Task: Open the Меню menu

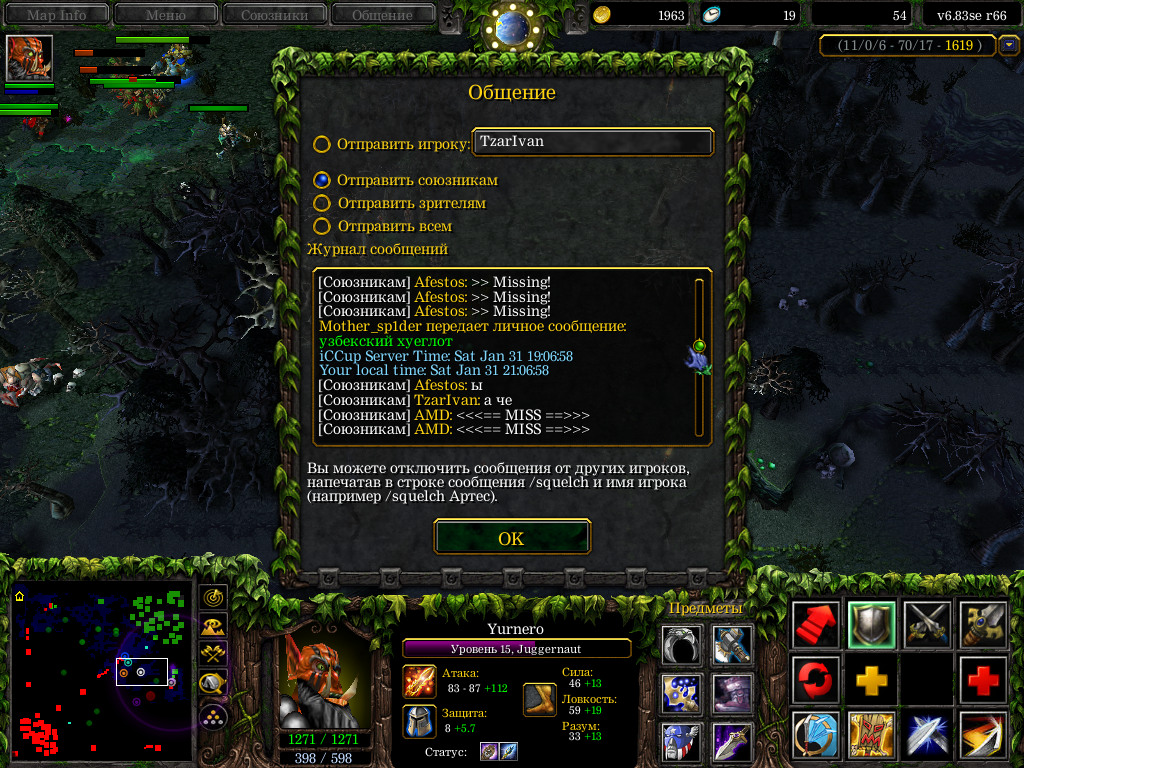Action: pos(165,15)
